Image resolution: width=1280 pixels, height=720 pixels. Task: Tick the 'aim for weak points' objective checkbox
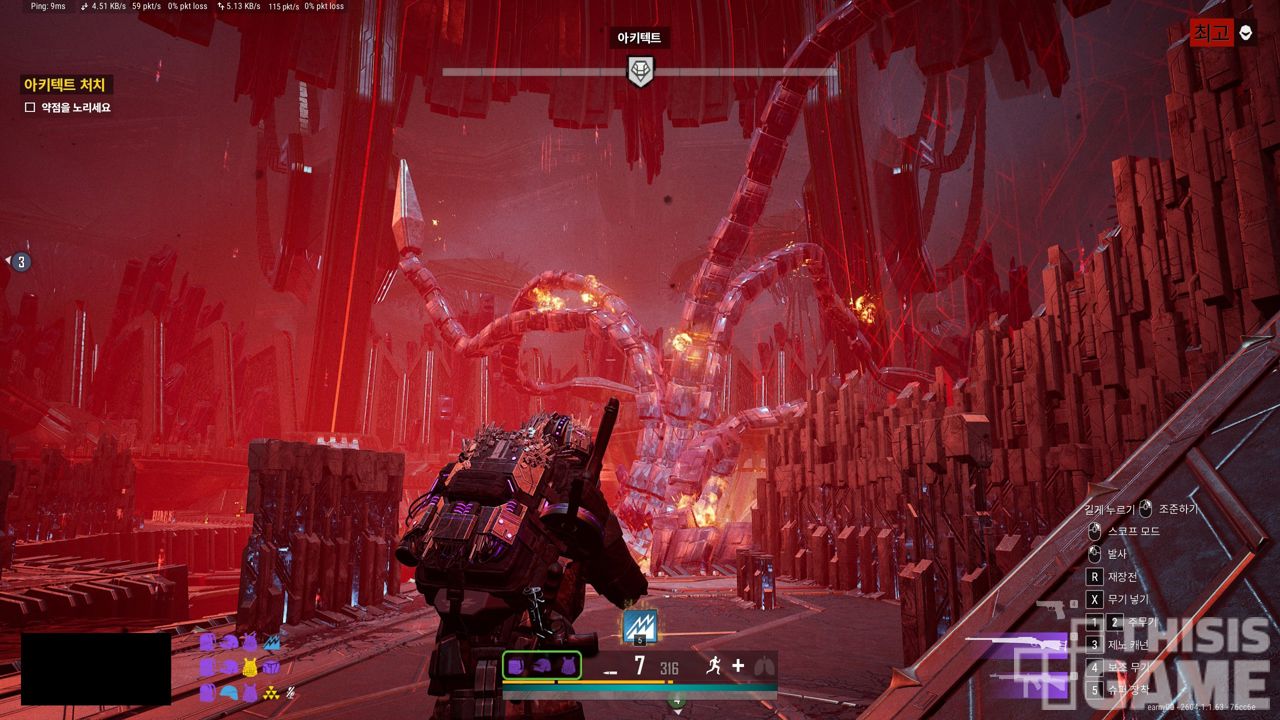30,107
